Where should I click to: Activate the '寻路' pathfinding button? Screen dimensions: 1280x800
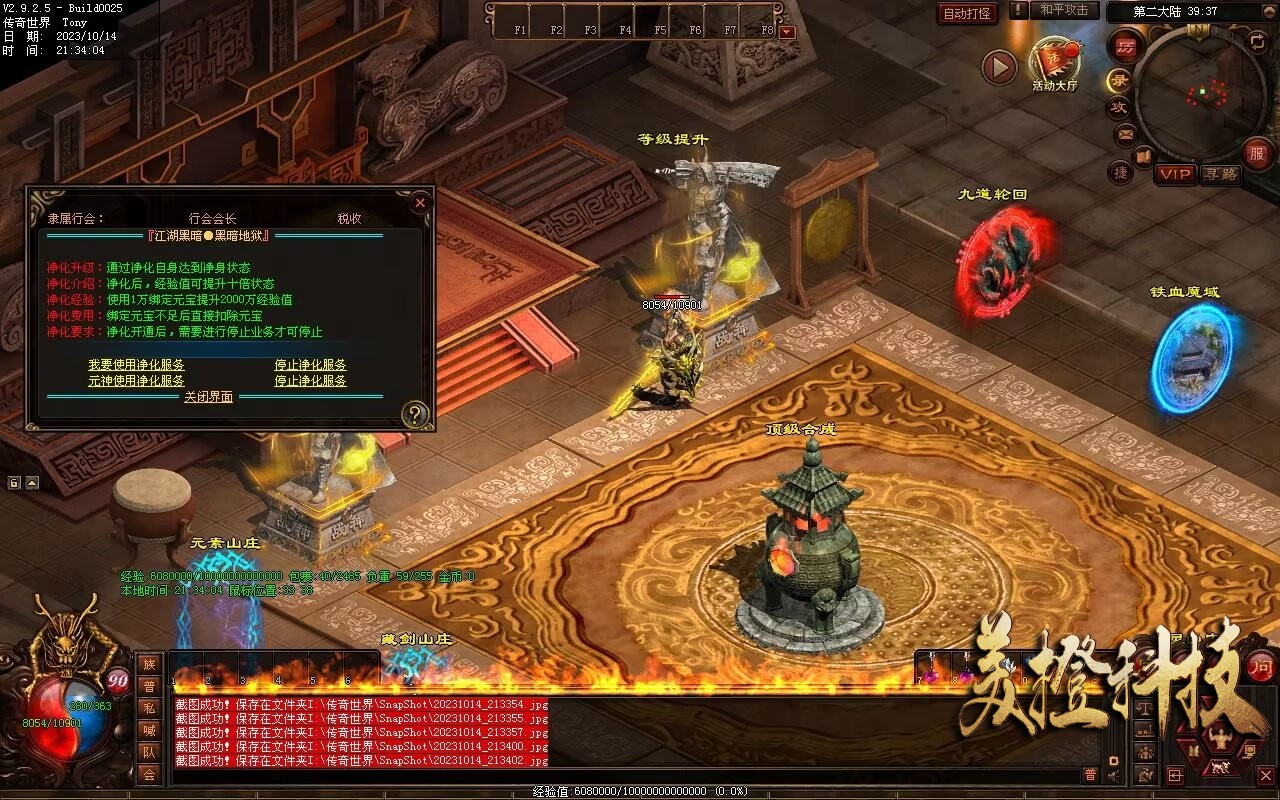(x=1221, y=174)
